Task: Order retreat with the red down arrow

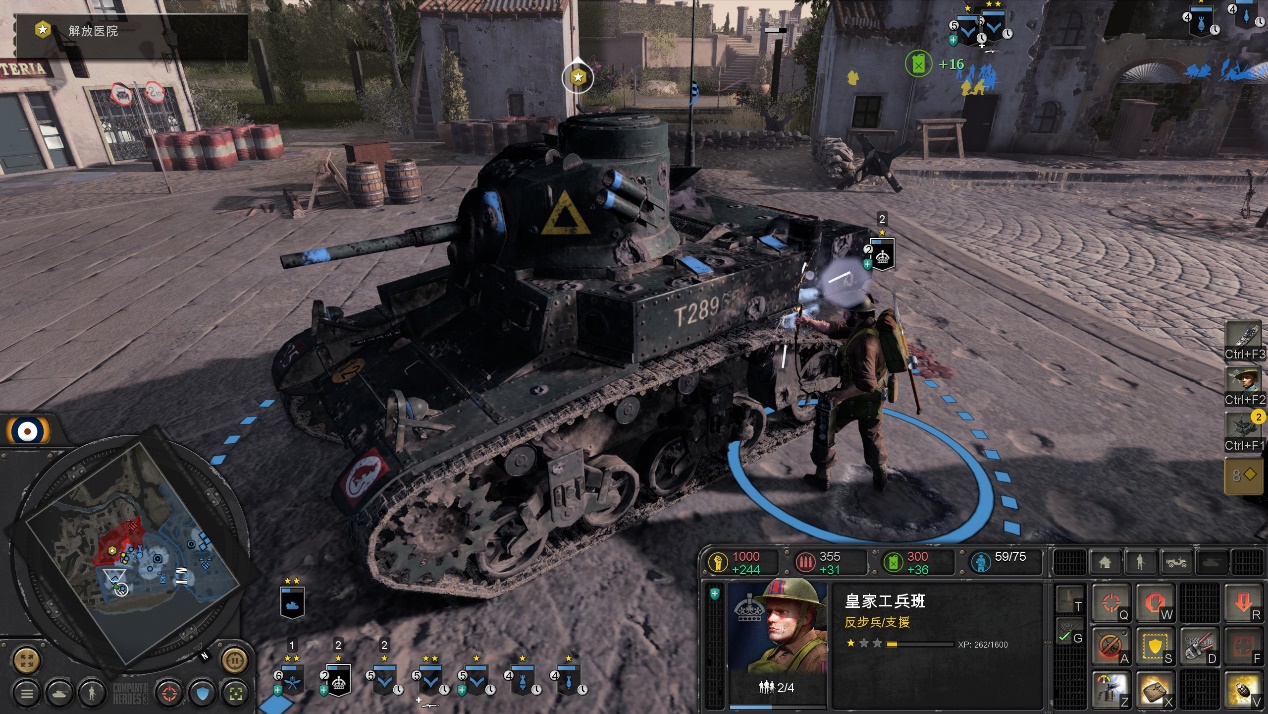Action: pyautogui.click(x=1242, y=603)
